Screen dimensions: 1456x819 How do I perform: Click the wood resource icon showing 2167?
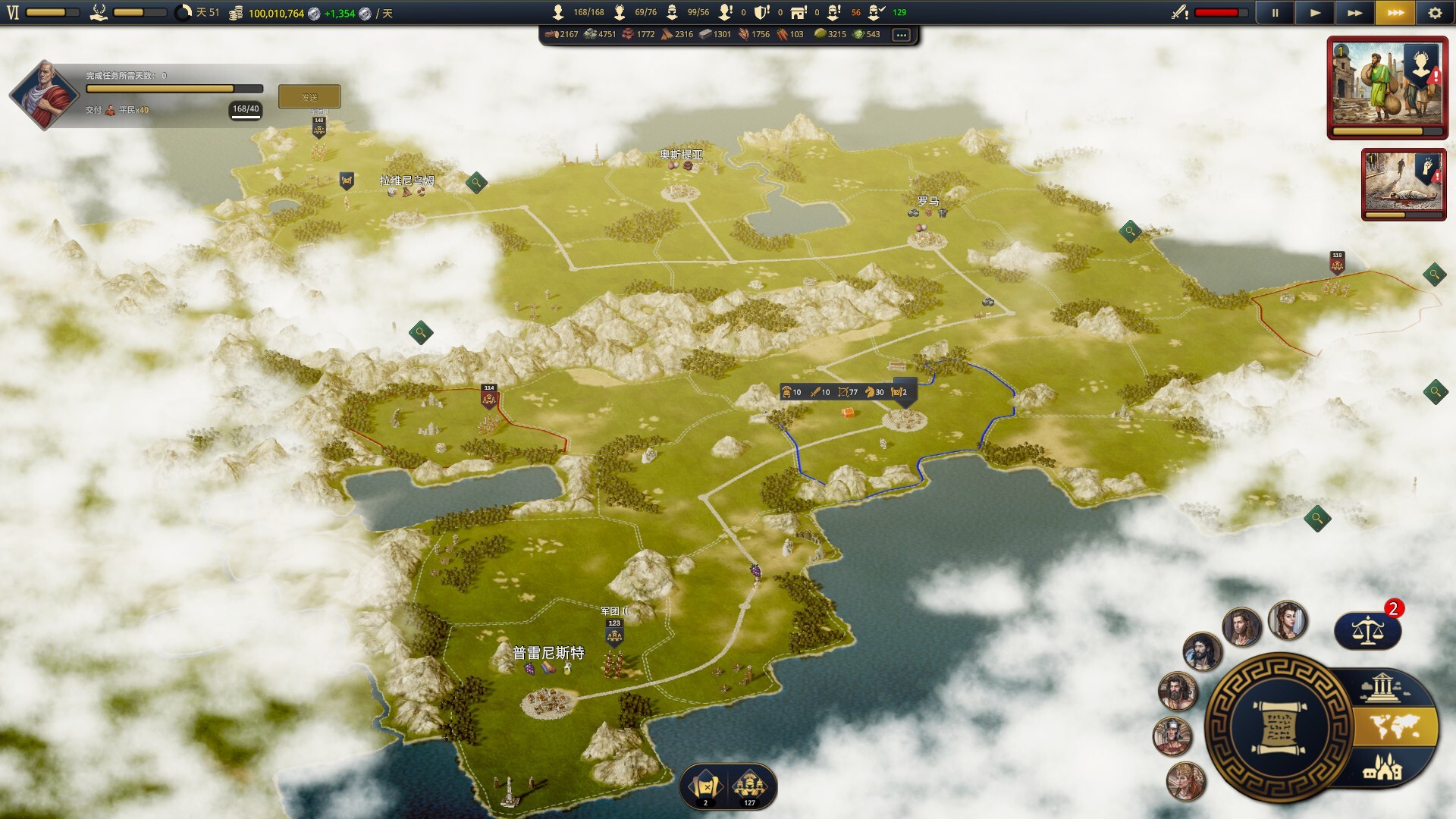(x=552, y=34)
